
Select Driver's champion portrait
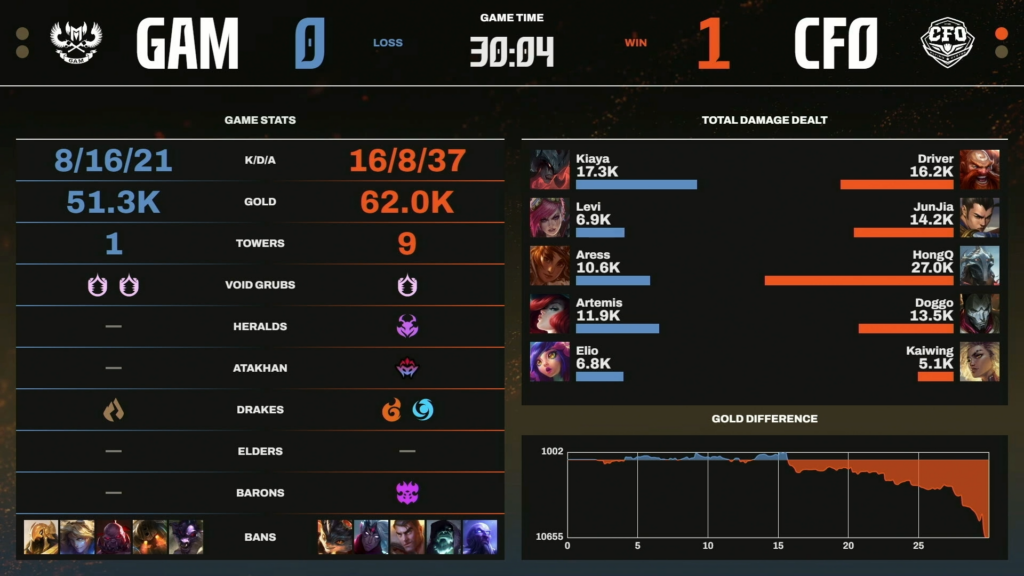(979, 169)
